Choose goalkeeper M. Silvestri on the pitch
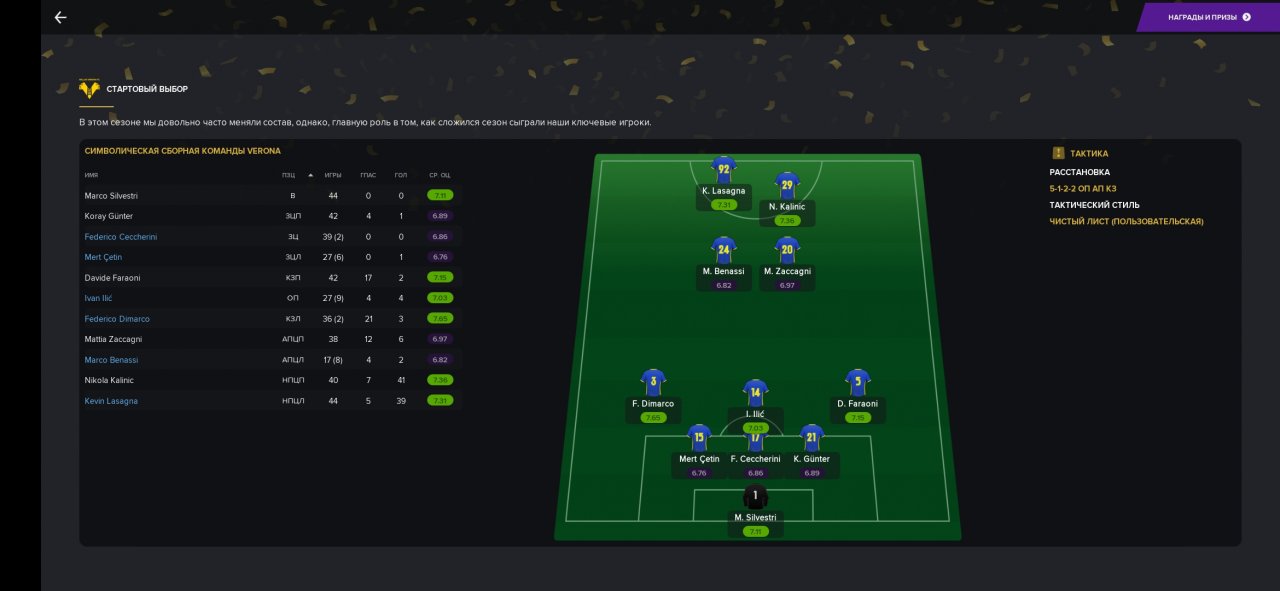This screenshot has height=591, width=1280. tap(756, 497)
